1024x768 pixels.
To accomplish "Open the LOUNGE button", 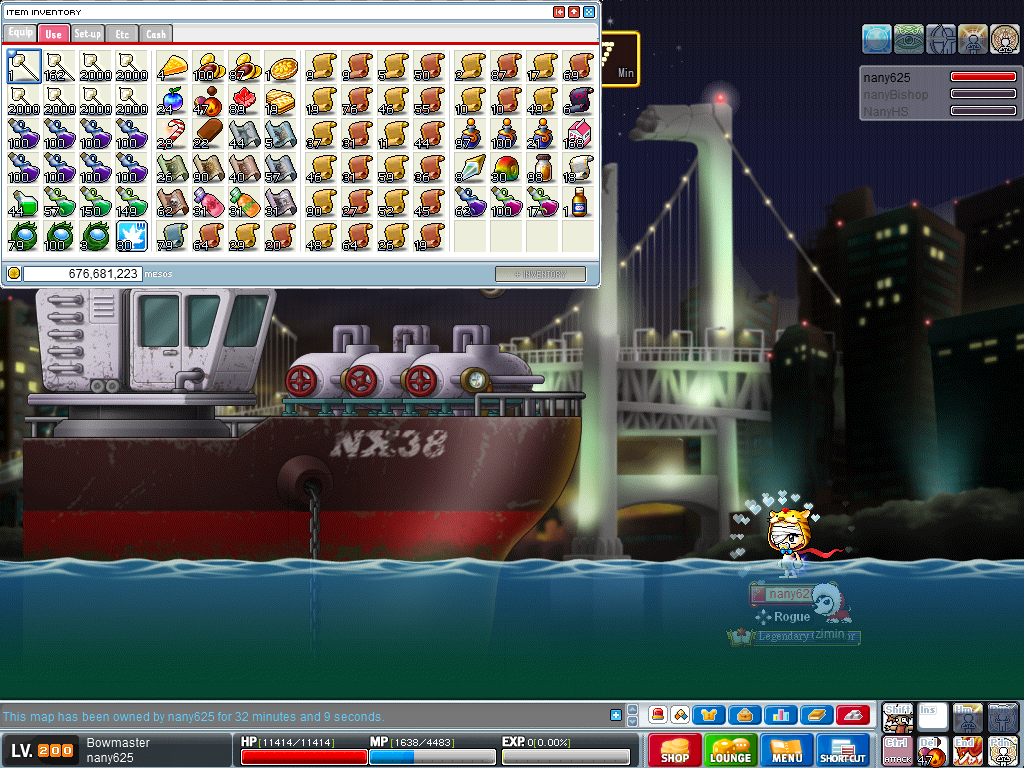I will (731, 751).
